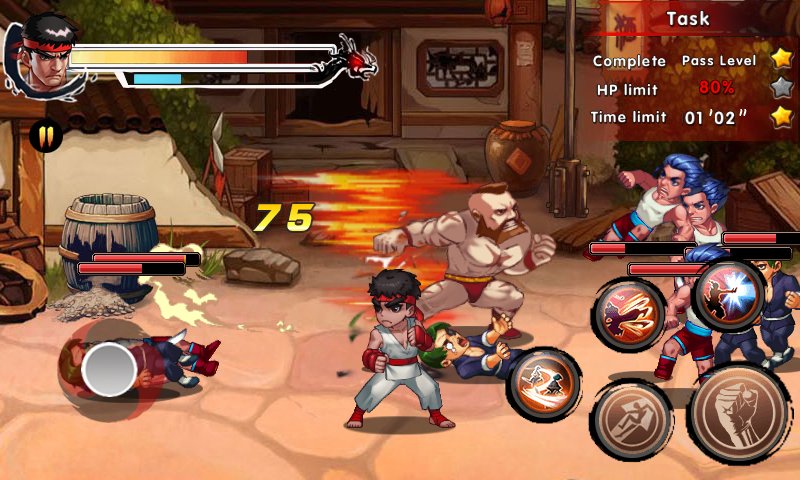The height and width of the screenshot is (480, 800).
Task: Click the virtual joystick knob
Action: [109, 370]
